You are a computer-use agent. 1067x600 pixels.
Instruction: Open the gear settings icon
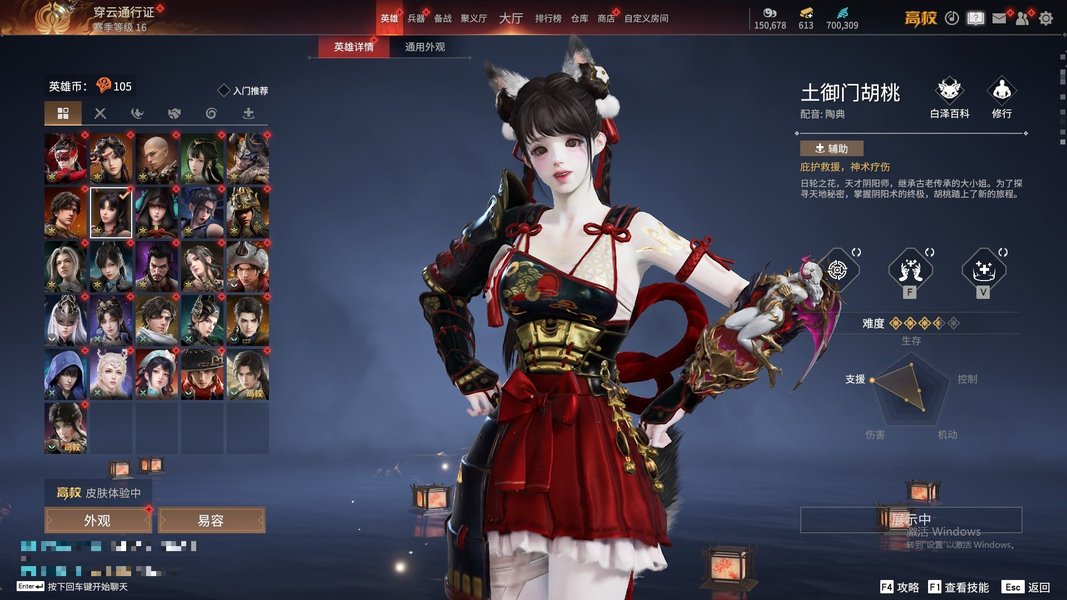1046,18
